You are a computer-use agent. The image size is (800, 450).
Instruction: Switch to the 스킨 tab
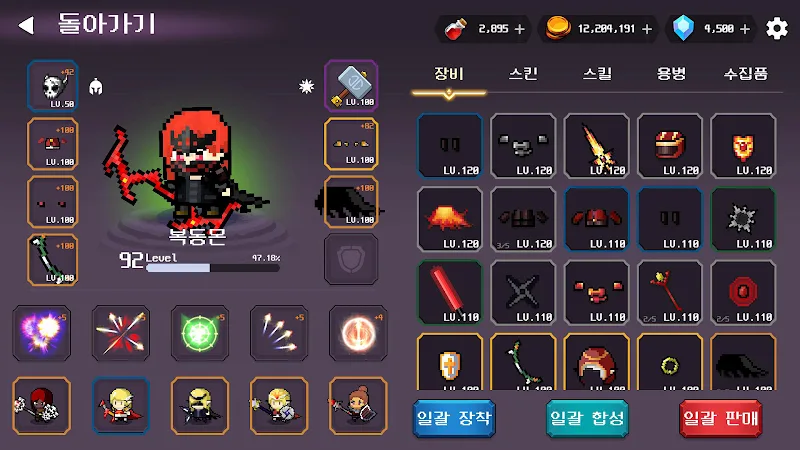(523, 74)
